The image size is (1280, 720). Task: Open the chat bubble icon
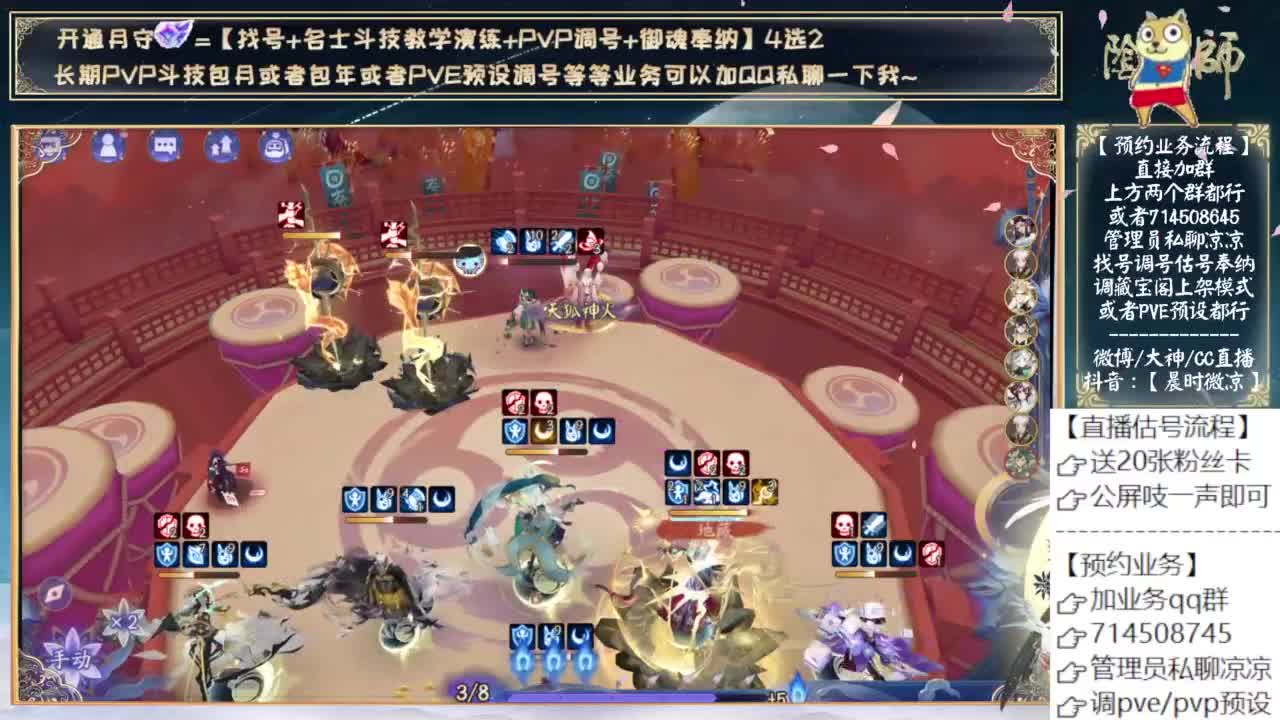164,150
